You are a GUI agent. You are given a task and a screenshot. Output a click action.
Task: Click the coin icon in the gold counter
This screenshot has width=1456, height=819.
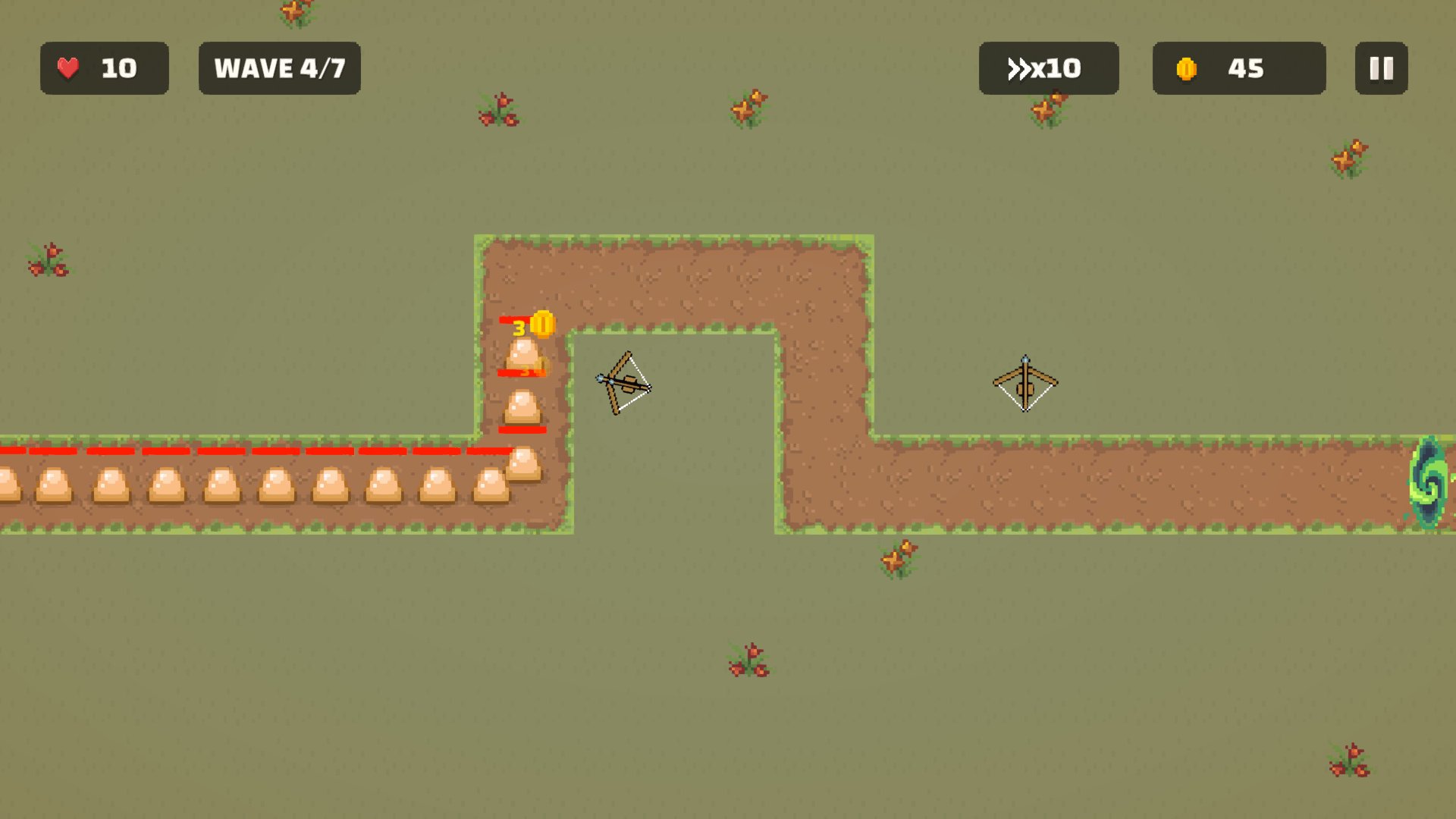click(x=1187, y=68)
